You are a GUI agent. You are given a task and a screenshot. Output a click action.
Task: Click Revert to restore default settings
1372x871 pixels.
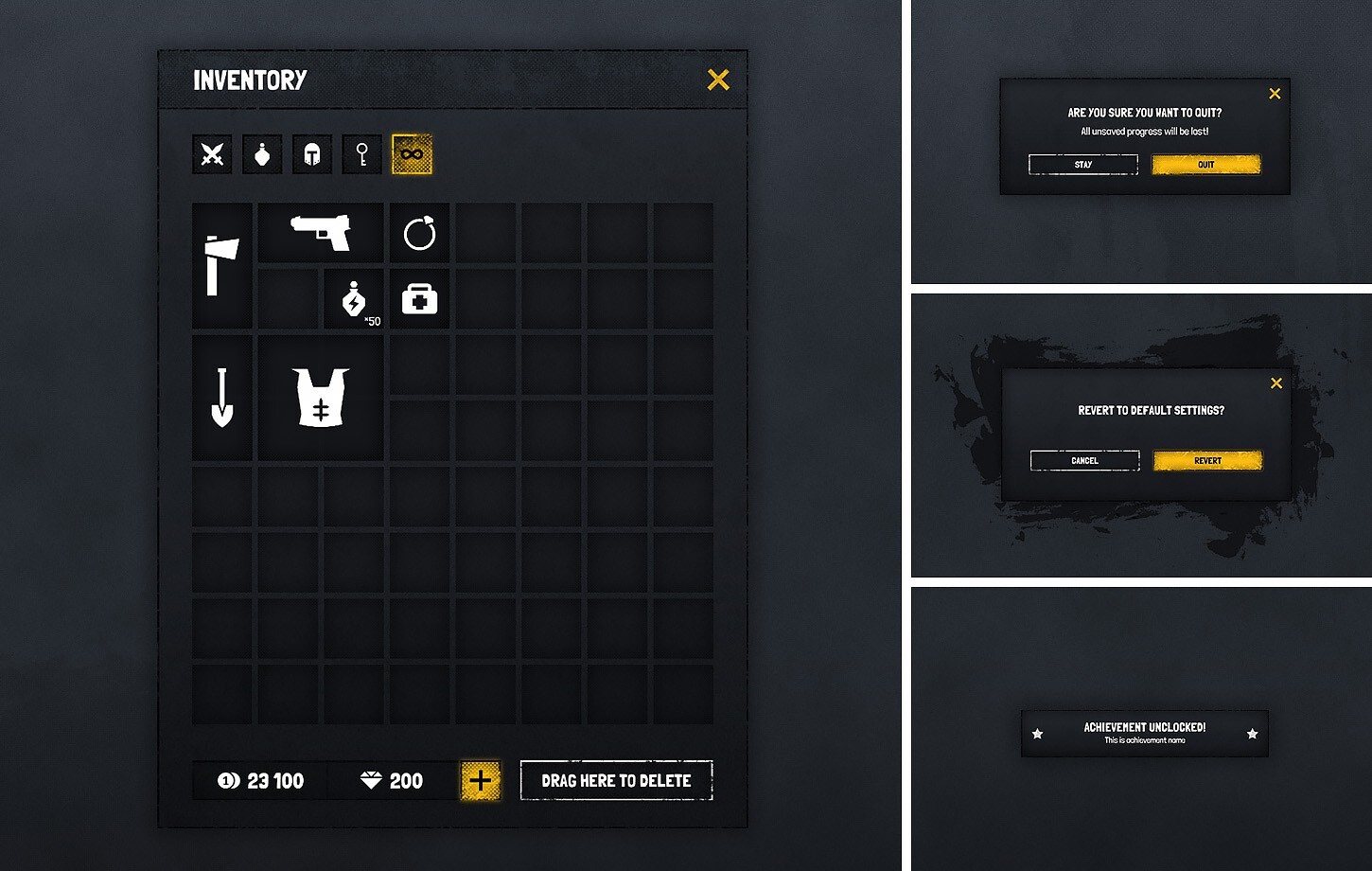pyautogui.click(x=1206, y=460)
